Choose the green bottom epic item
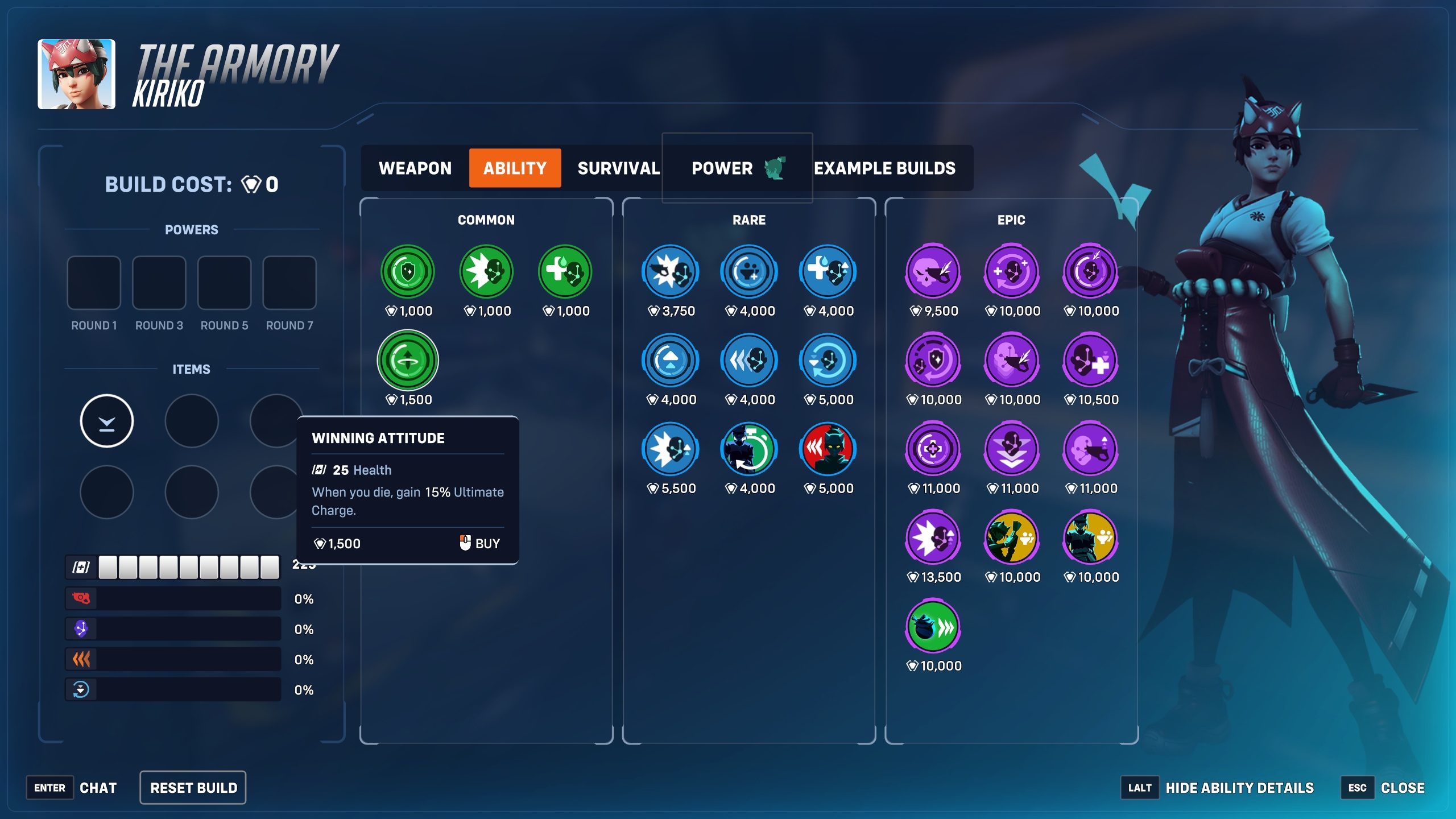Viewport: 1456px width, 819px height. [933, 627]
